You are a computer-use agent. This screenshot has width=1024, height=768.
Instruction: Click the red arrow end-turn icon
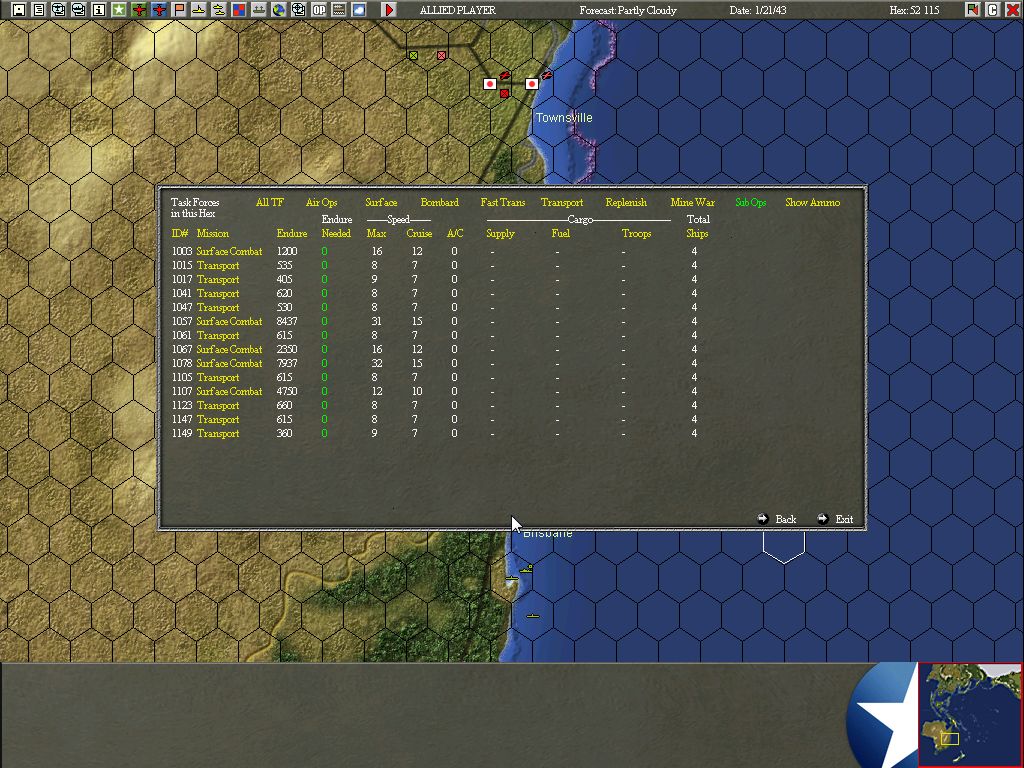[389, 10]
